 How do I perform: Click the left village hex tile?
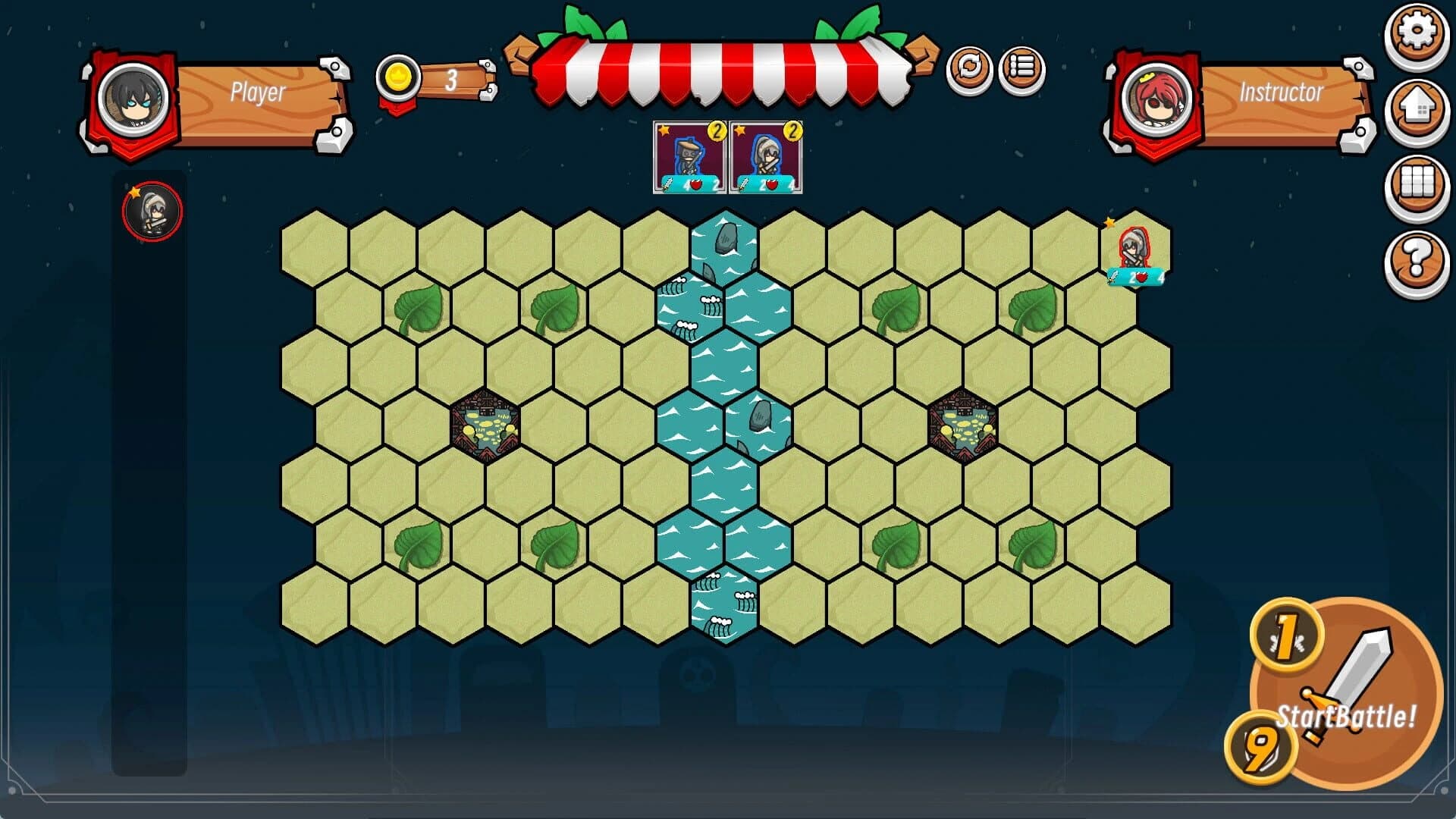click(x=486, y=425)
